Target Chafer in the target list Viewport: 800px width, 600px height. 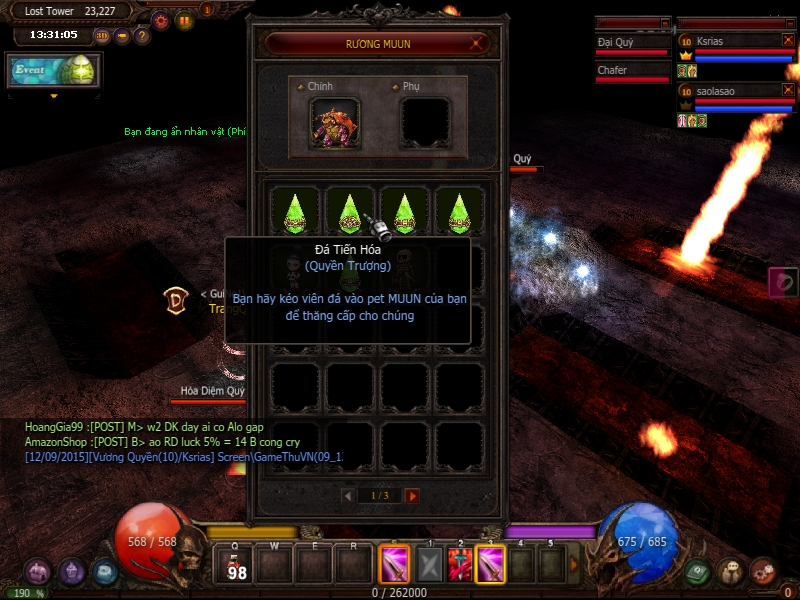(632, 71)
